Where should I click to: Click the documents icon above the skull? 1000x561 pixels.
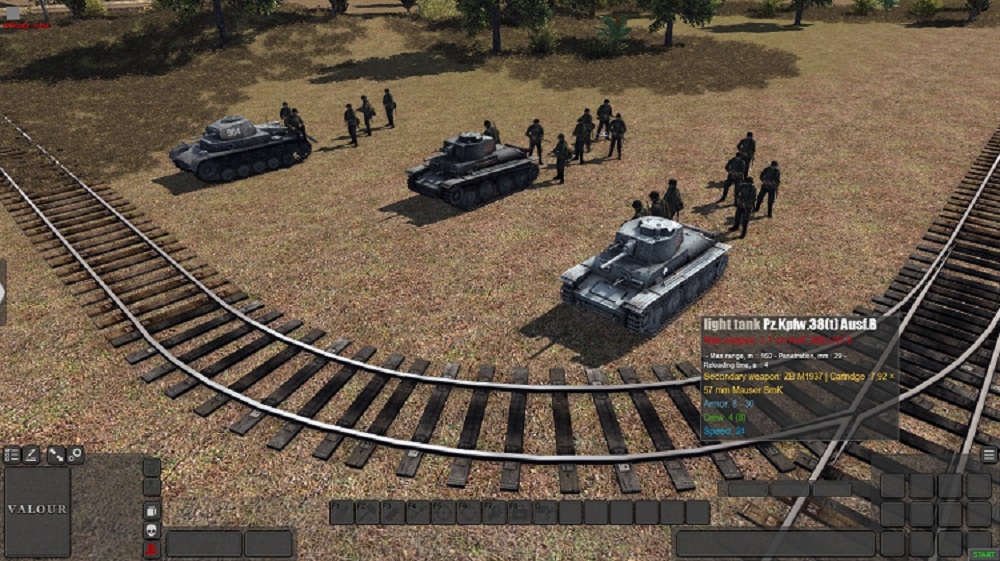(x=152, y=511)
